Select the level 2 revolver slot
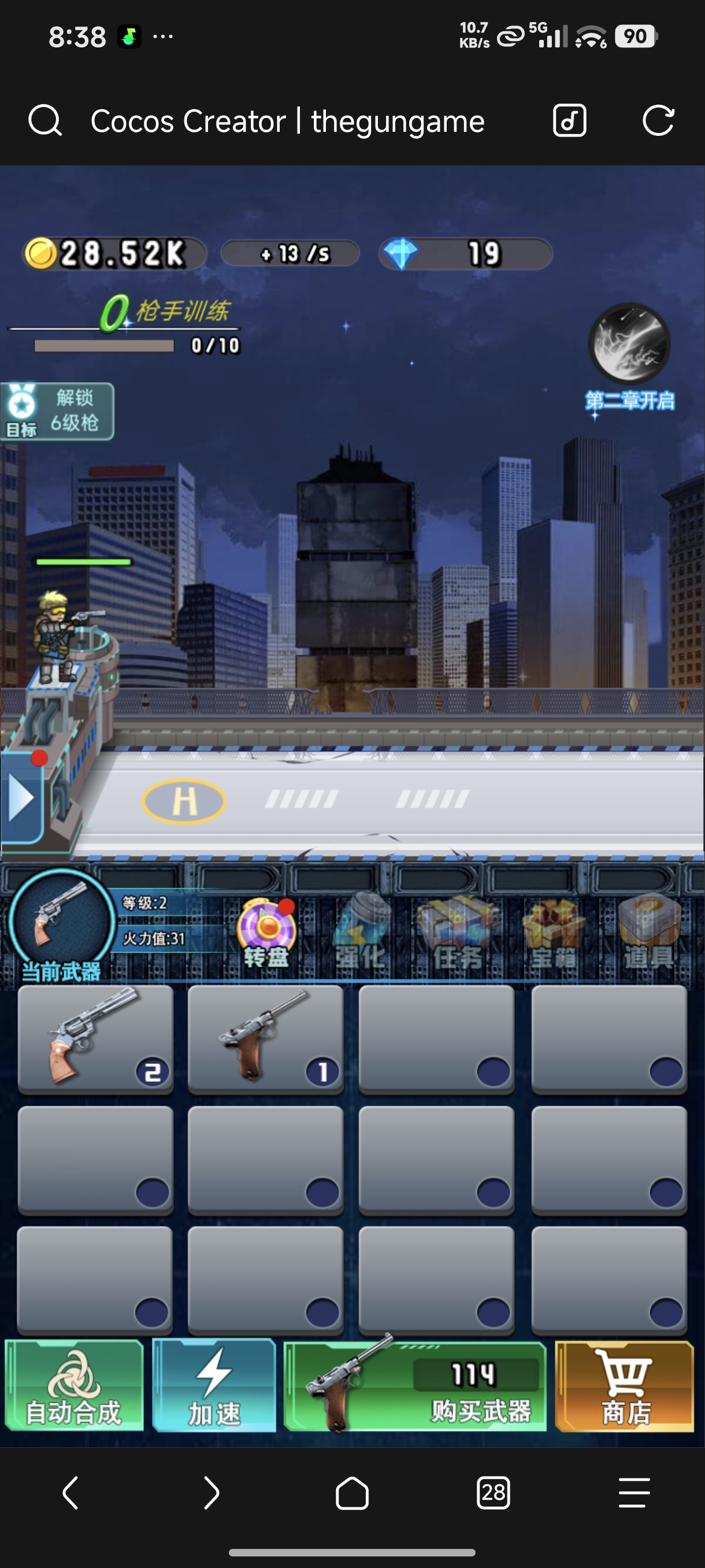 click(x=95, y=1038)
